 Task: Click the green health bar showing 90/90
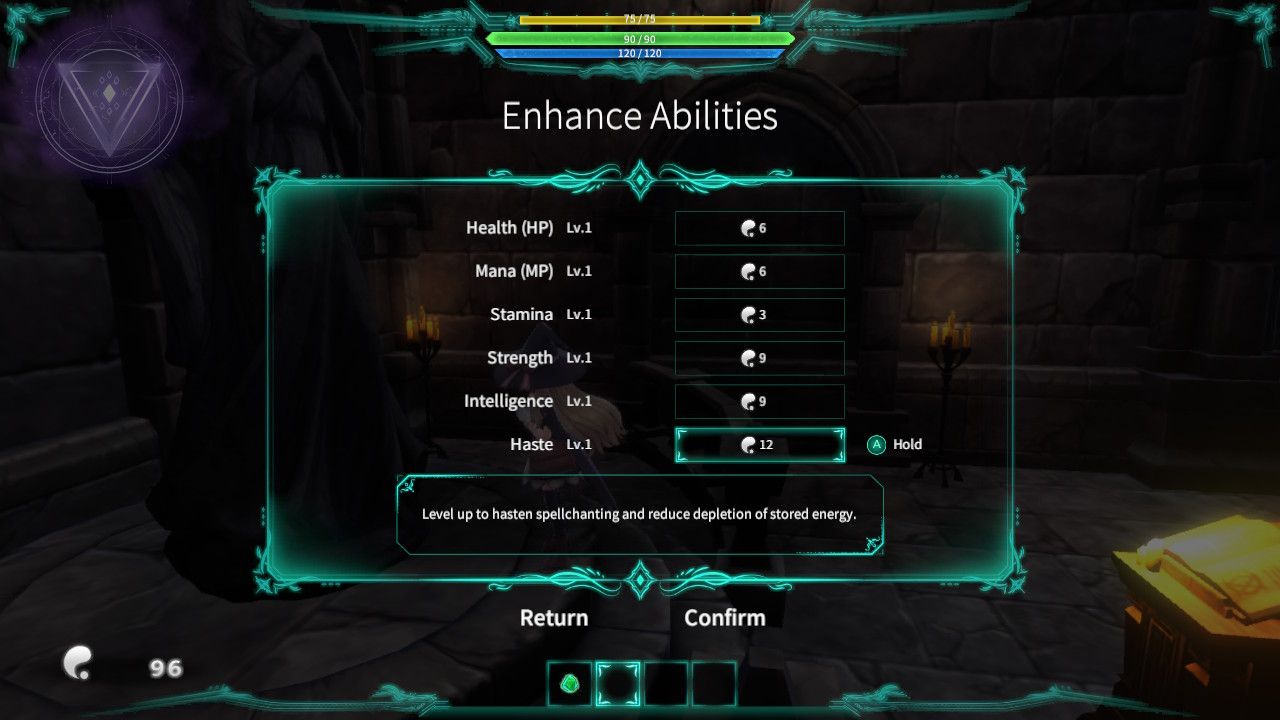640,37
